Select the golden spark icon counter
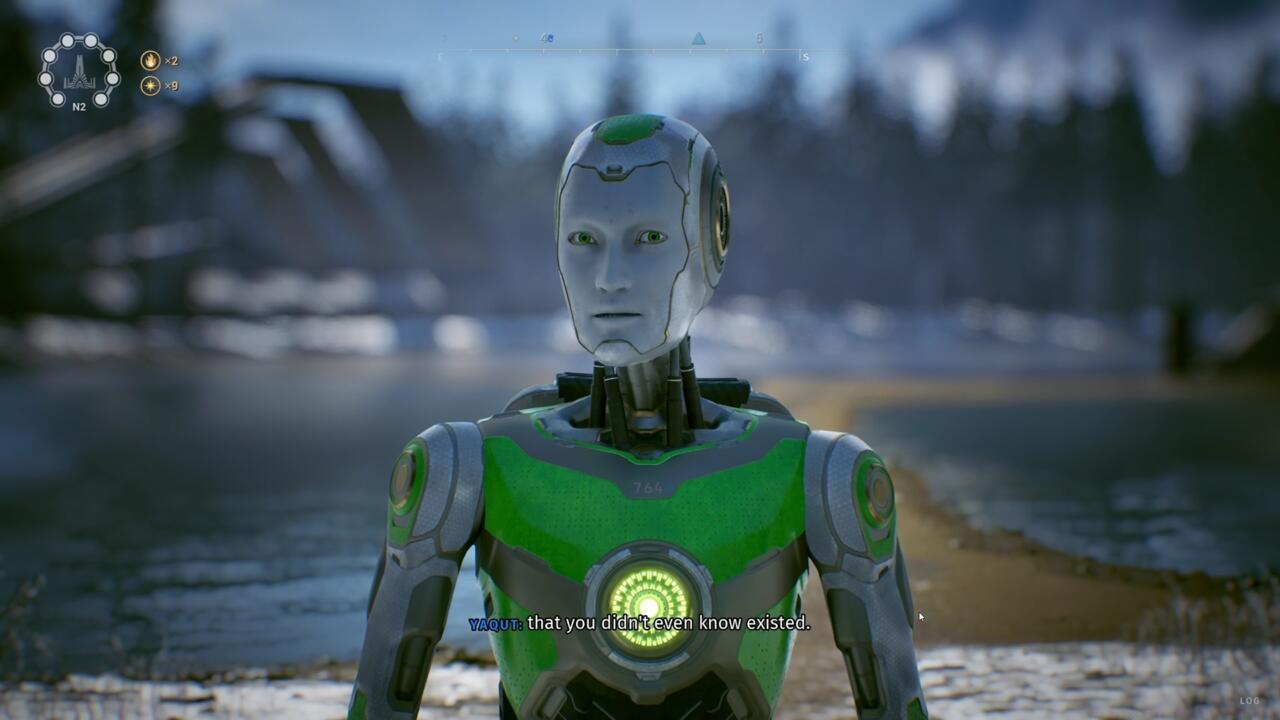The image size is (1280, 720). coord(150,86)
